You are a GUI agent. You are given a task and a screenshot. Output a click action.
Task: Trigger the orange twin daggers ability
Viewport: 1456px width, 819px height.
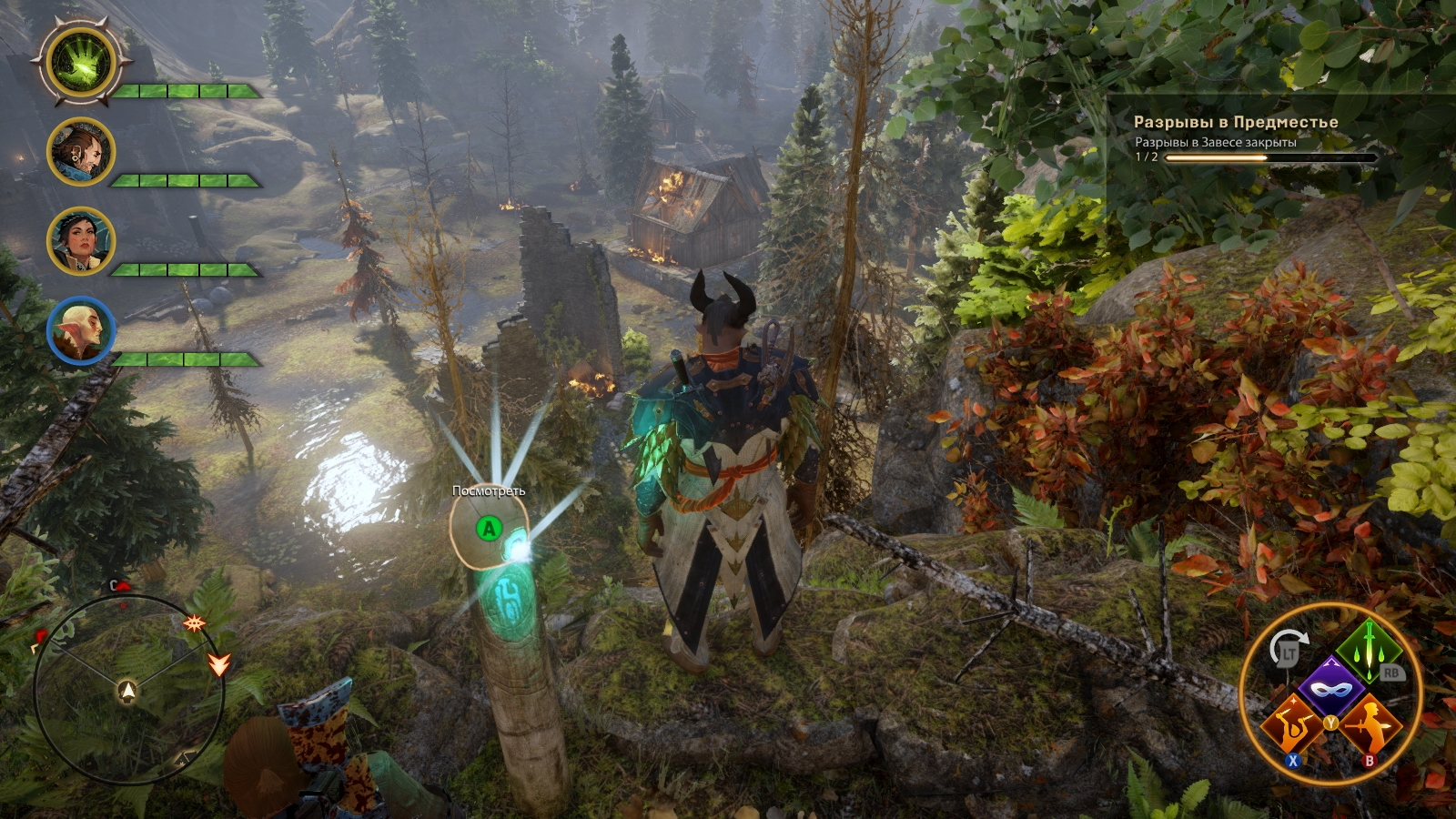pos(1291,725)
